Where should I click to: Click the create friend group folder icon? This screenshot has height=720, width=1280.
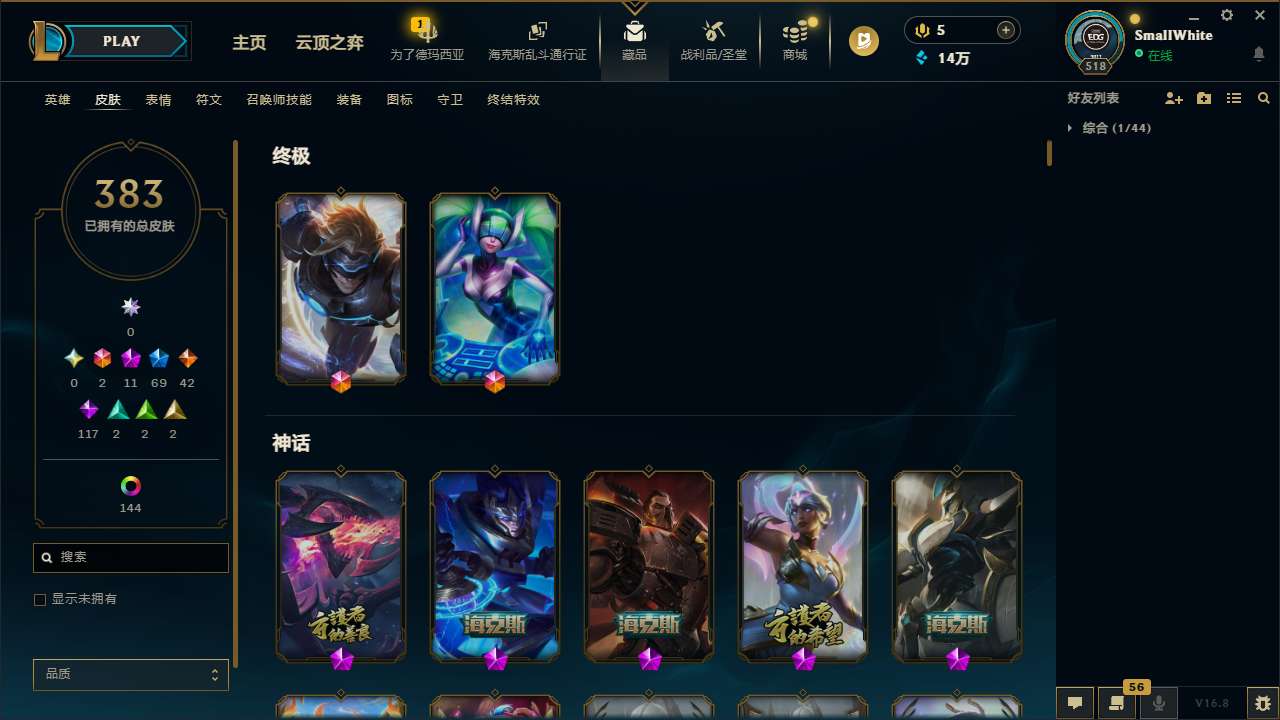click(x=1204, y=98)
